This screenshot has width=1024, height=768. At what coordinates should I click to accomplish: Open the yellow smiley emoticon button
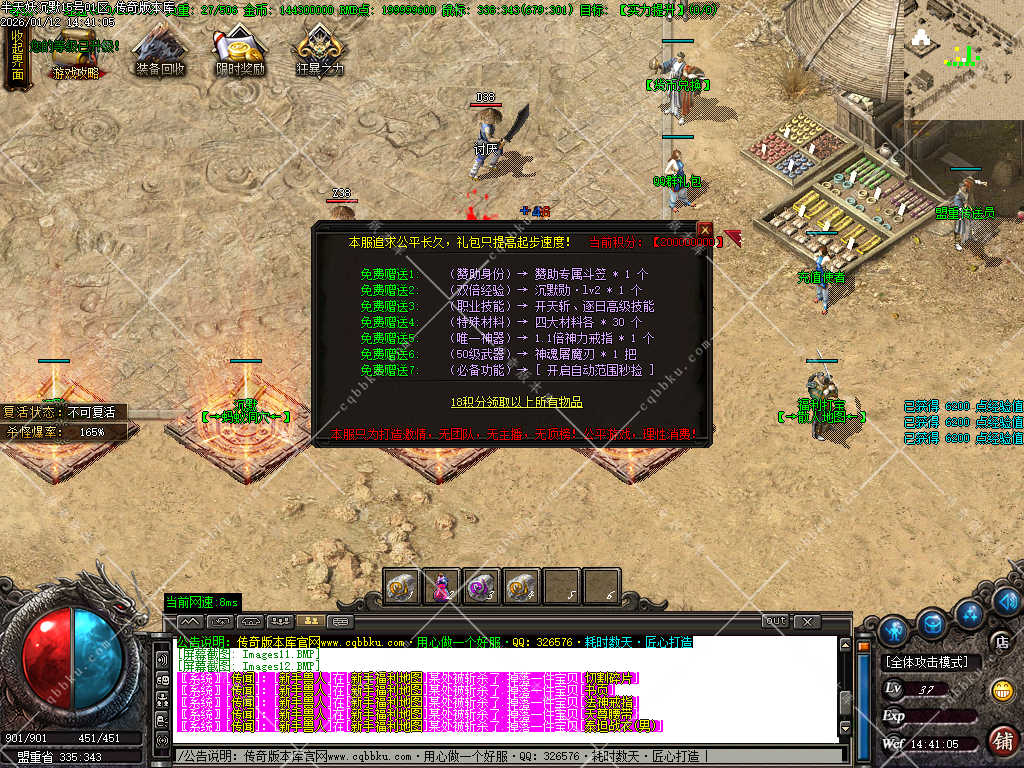point(1001,690)
